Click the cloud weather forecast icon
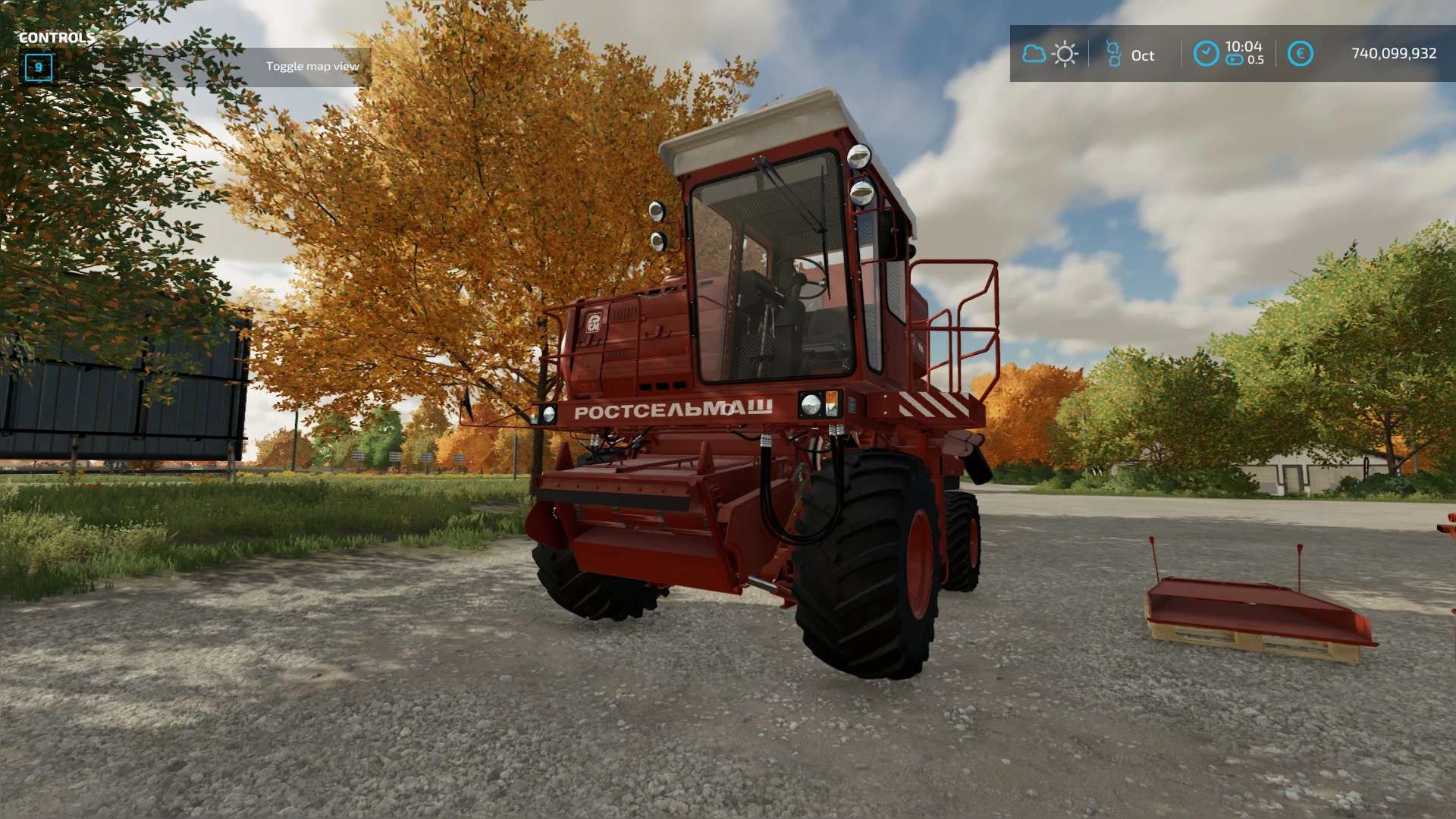This screenshot has height=819, width=1456. tap(1034, 54)
